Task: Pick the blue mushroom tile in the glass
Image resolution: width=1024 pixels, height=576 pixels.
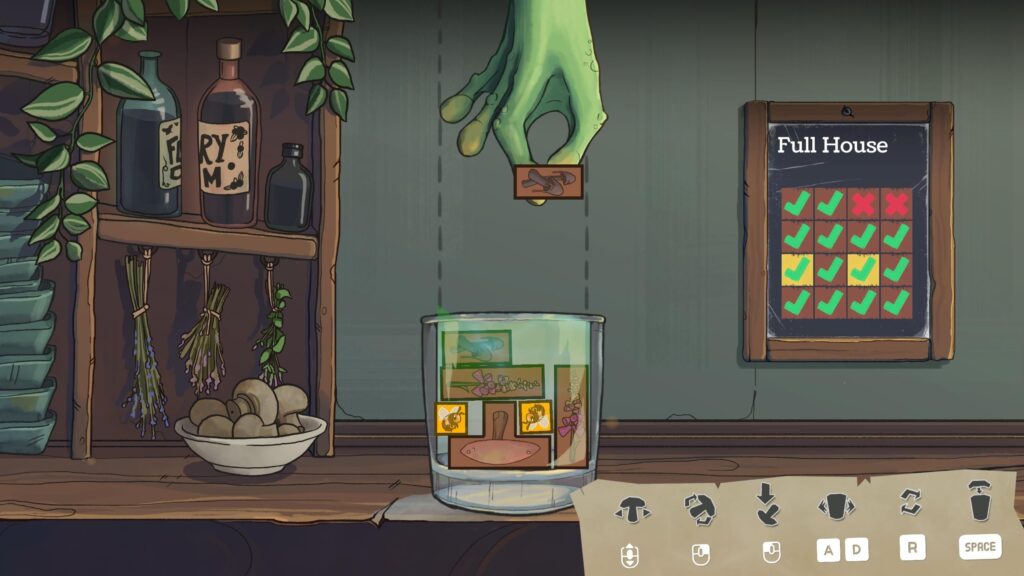Action: 476,347
